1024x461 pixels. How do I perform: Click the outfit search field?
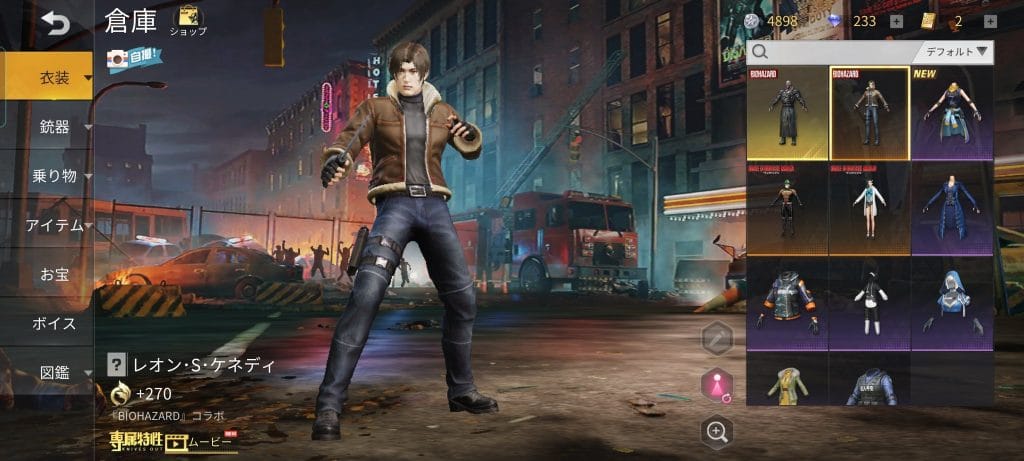(x=835, y=52)
